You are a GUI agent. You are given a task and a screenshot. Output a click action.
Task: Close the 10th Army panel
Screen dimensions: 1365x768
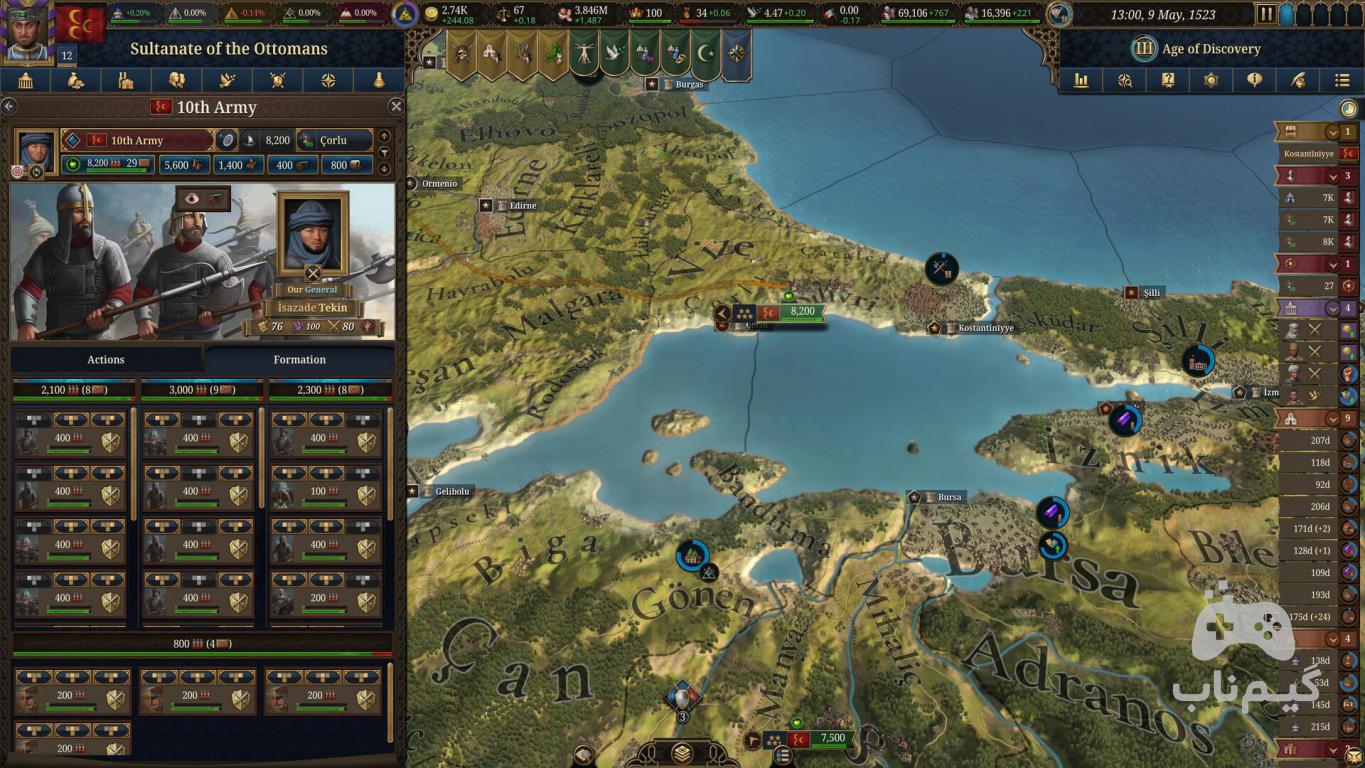click(396, 107)
